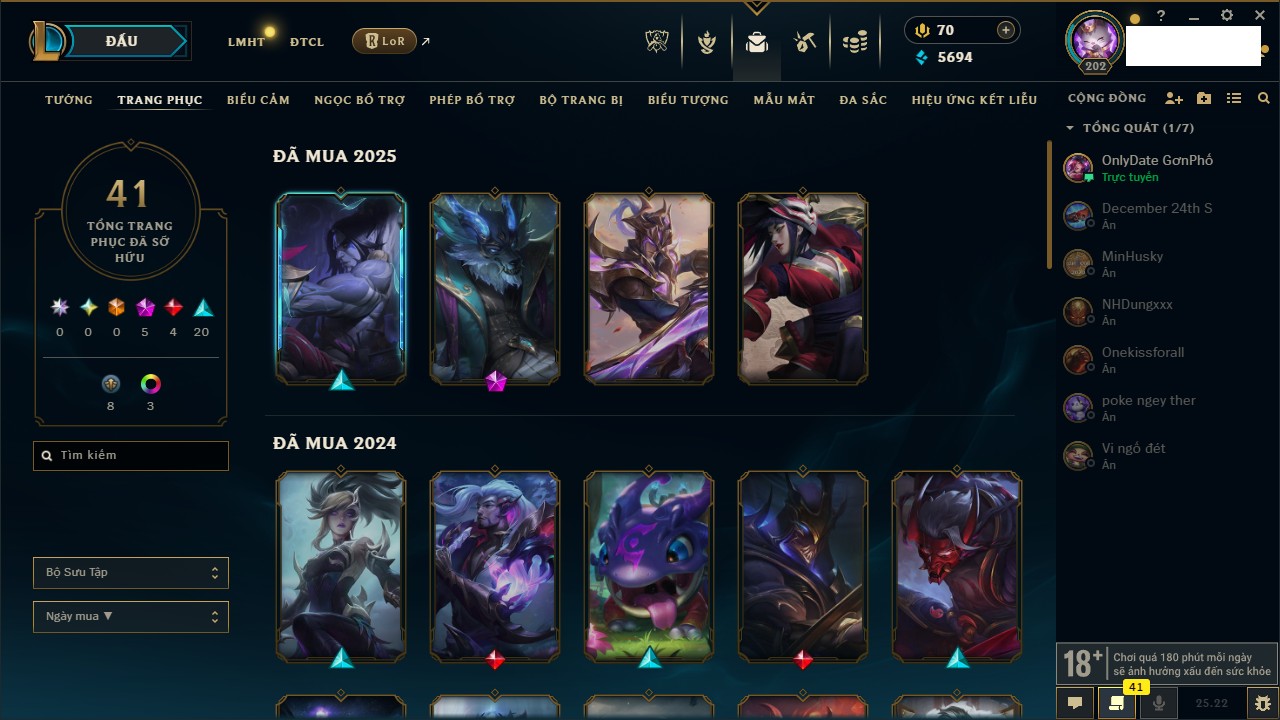Open the Bộ Sưu Tập dropdown
Image resolution: width=1280 pixels, height=720 pixels.
click(x=131, y=573)
